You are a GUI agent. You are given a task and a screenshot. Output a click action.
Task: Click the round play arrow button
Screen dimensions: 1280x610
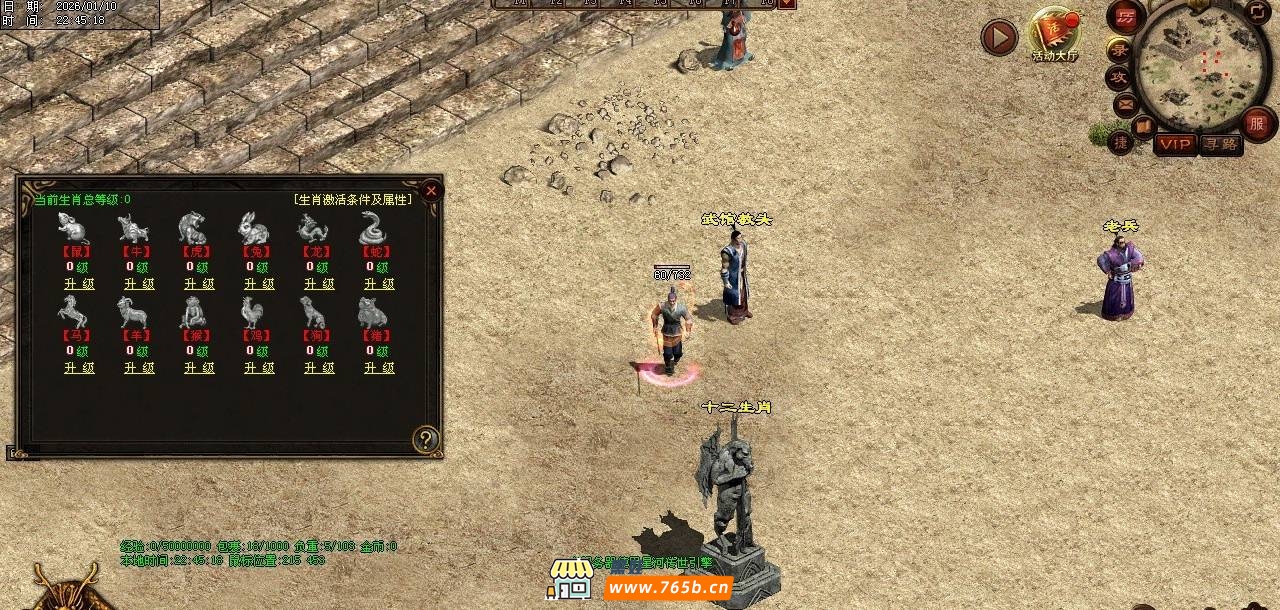pos(998,38)
